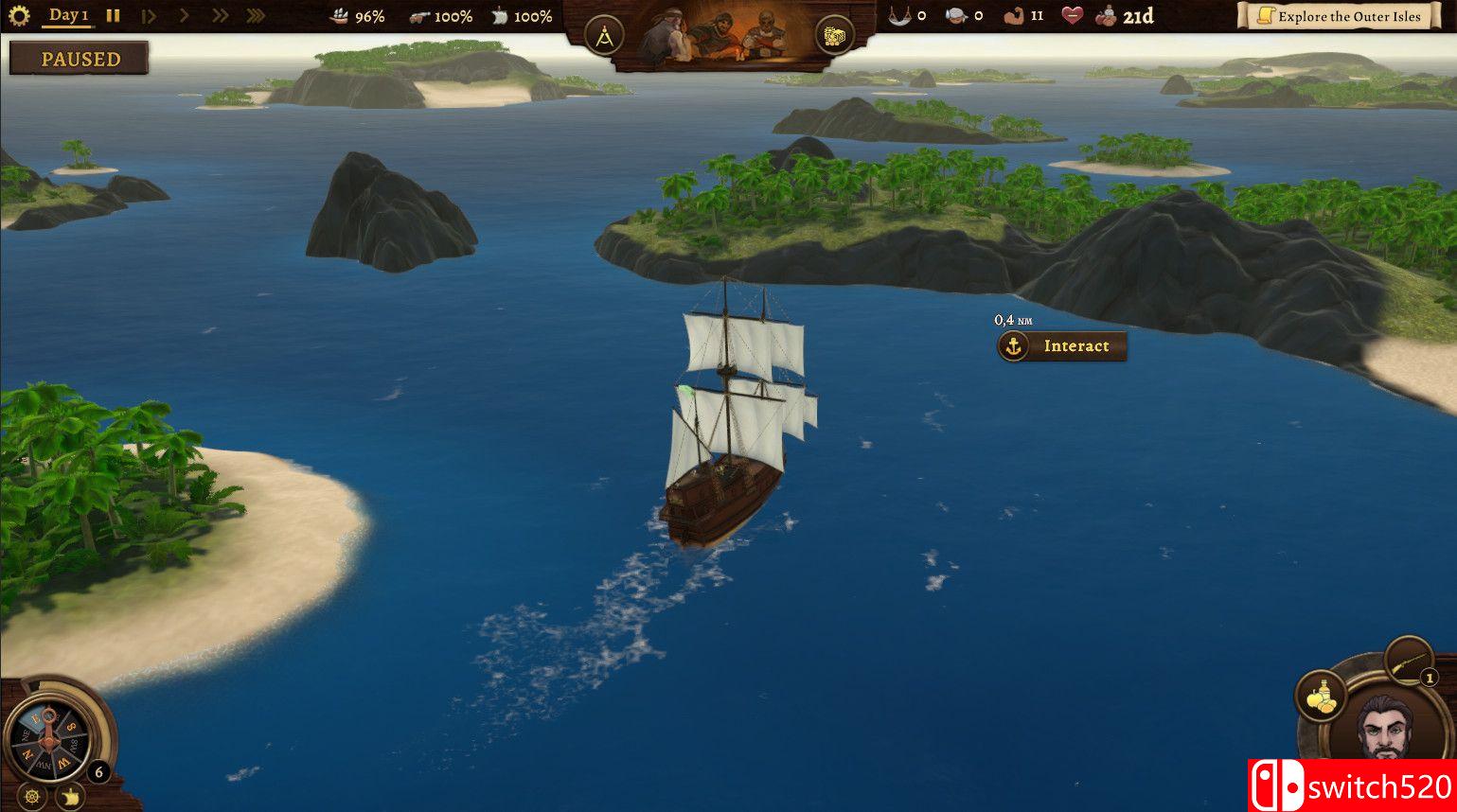Set time to double-arrow fast speed
The height and width of the screenshot is (812, 1457).
220,16
